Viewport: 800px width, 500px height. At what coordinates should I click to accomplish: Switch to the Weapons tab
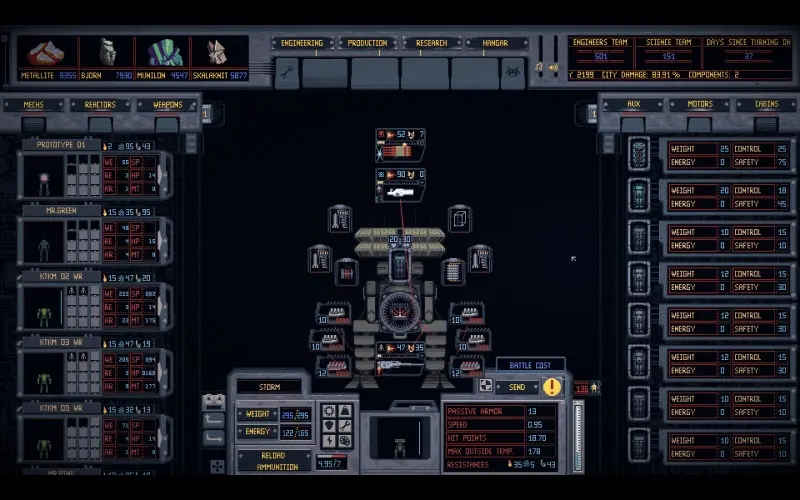(167, 105)
